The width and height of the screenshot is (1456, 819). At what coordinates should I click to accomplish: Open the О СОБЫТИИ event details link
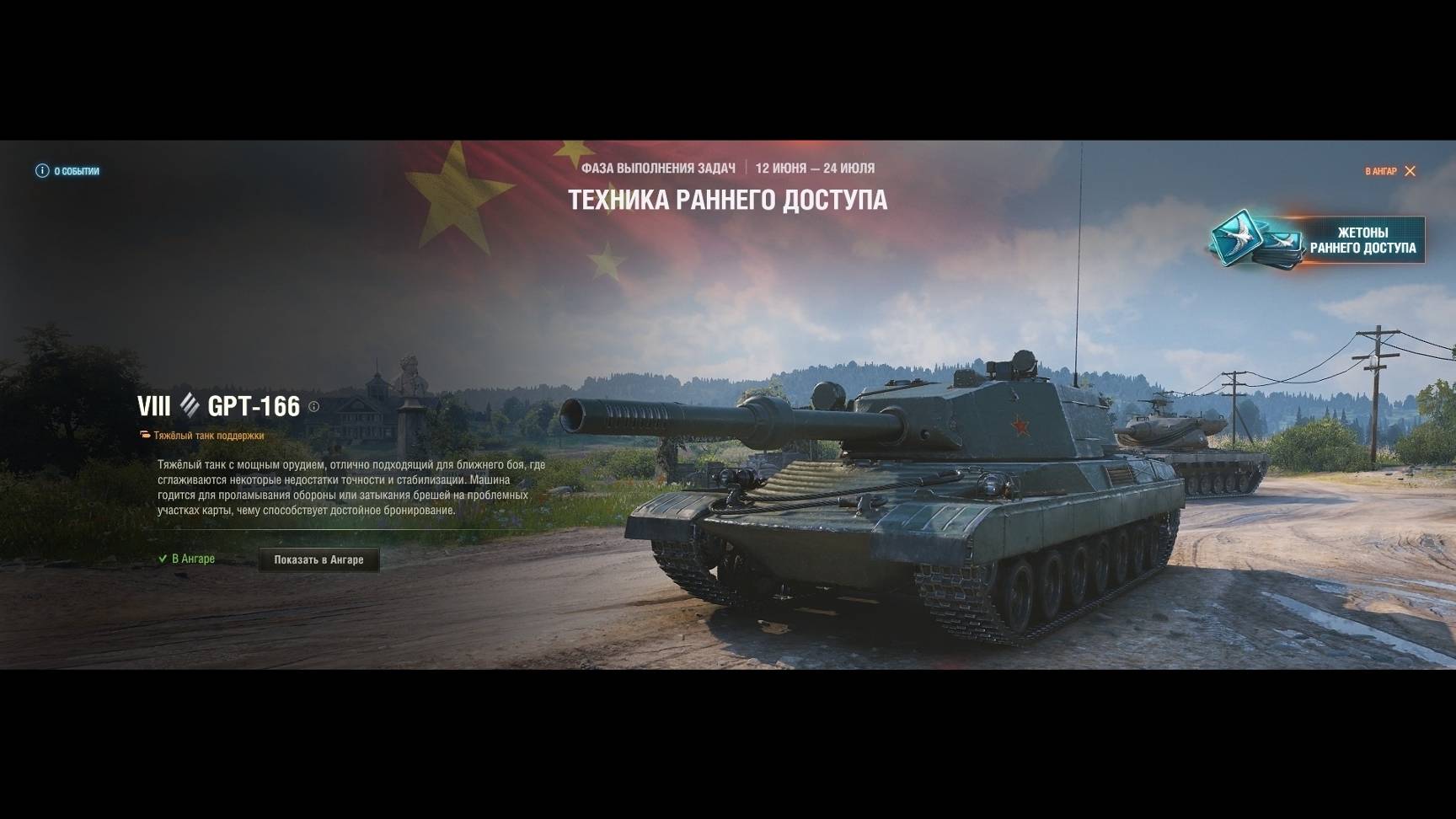[x=74, y=171]
